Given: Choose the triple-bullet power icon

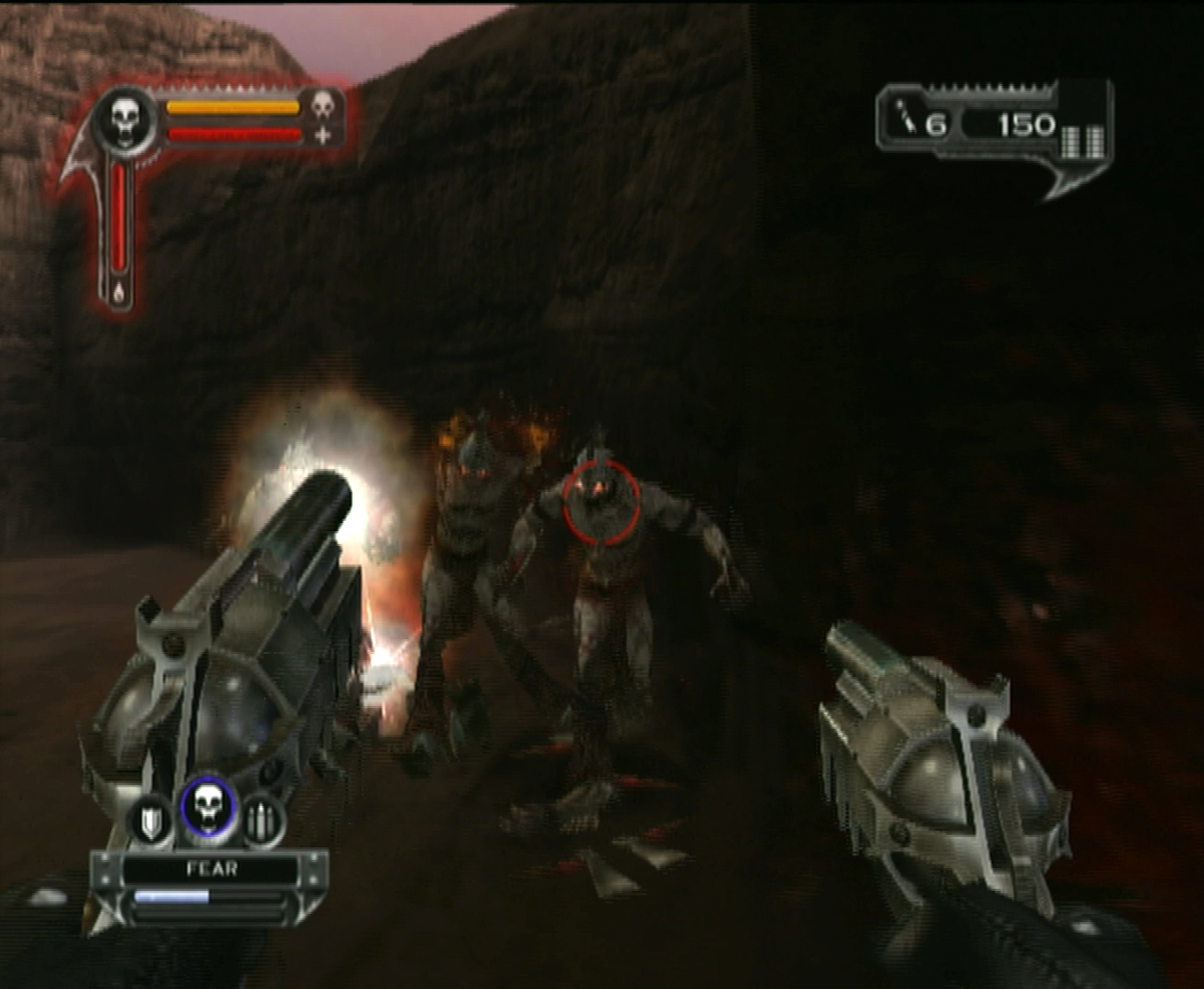Looking at the screenshot, I should 263,821.
